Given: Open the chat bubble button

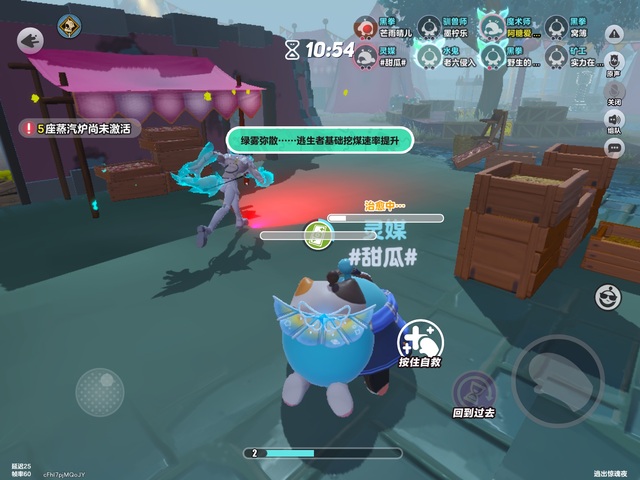Looking at the screenshot, I should 614,148.
